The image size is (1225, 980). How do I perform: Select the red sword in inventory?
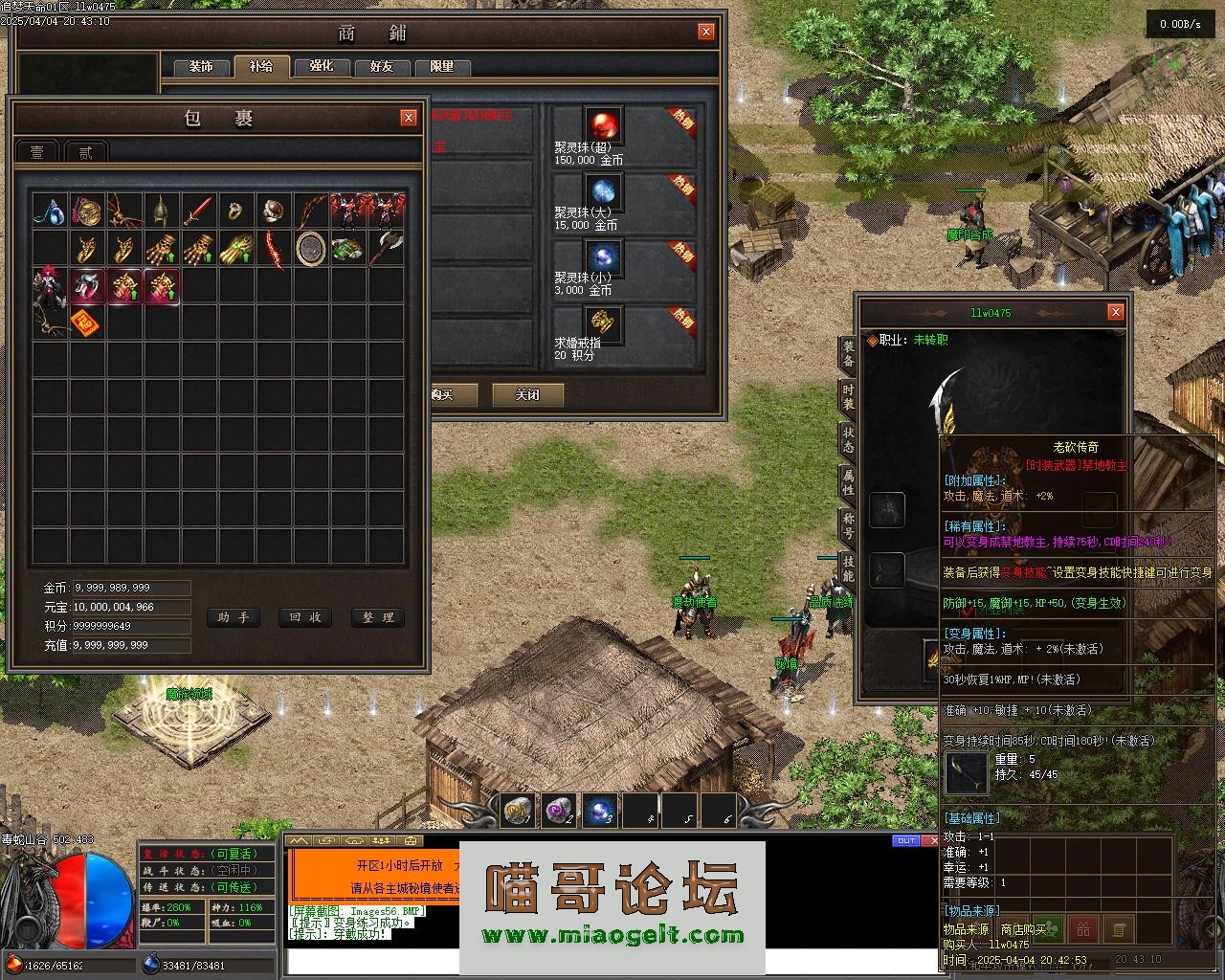click(x=199, y=210)
